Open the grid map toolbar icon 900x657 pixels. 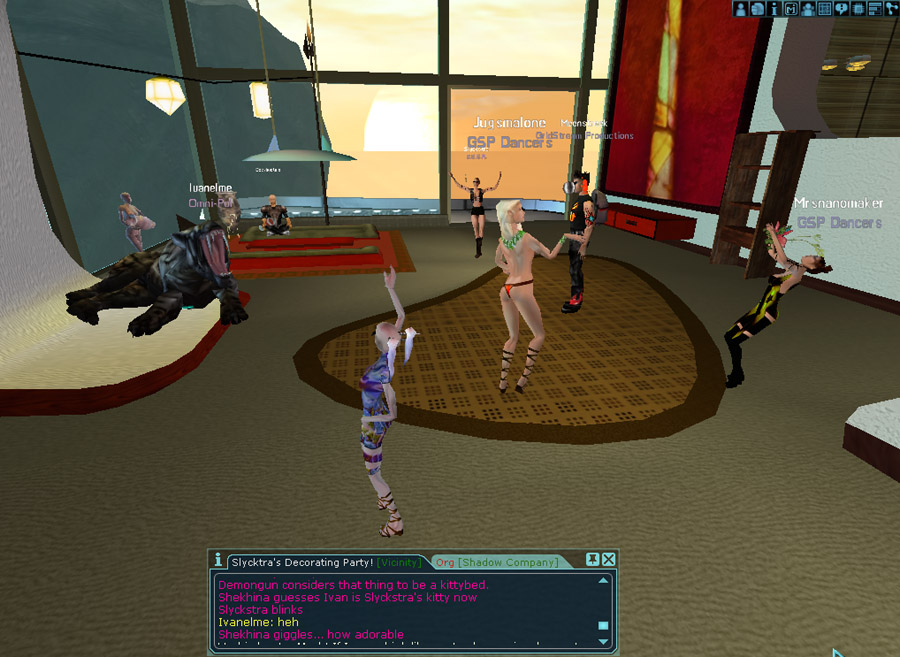[825, 9]
